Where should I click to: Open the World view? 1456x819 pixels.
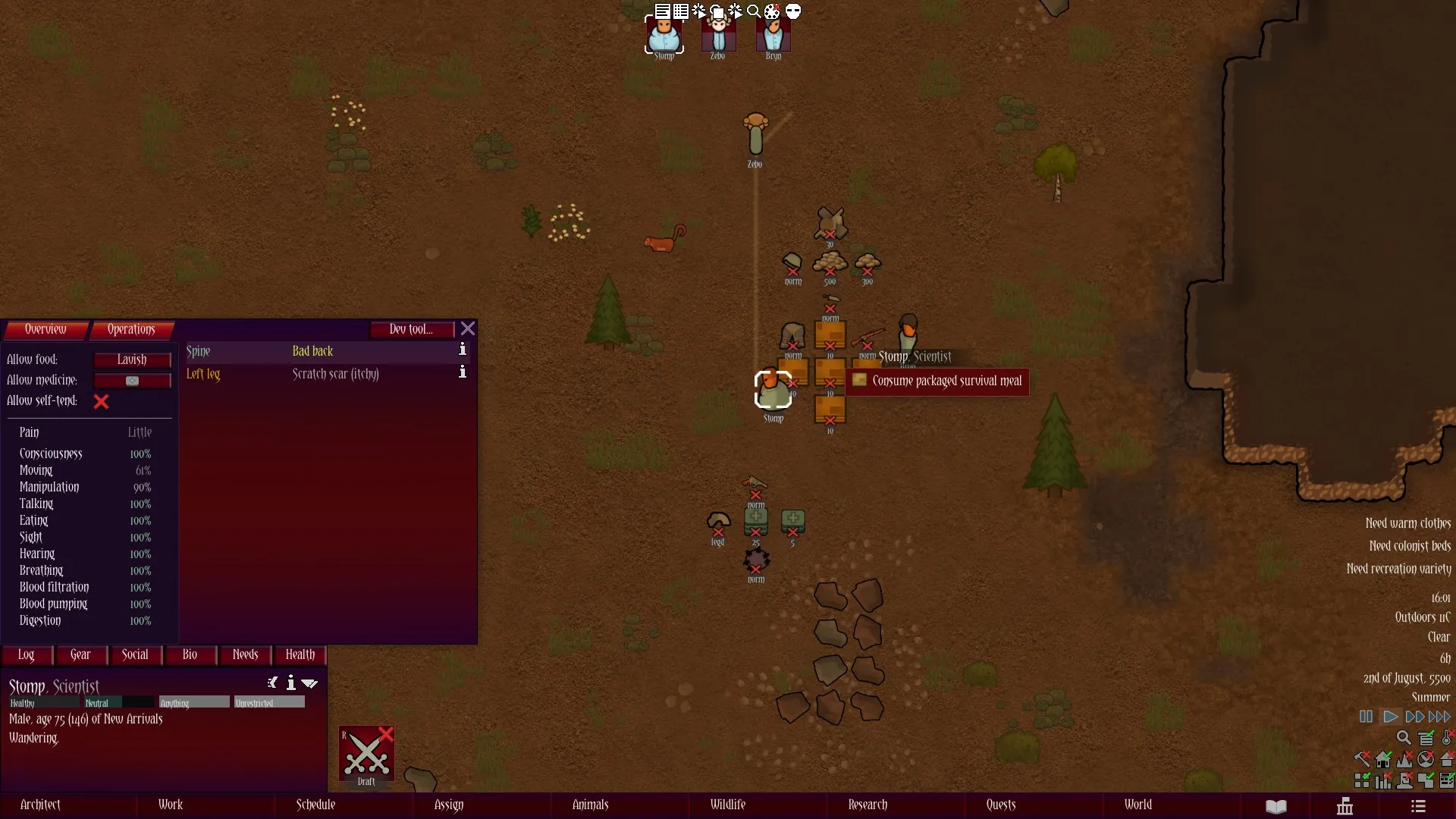tap(1137, 805)
